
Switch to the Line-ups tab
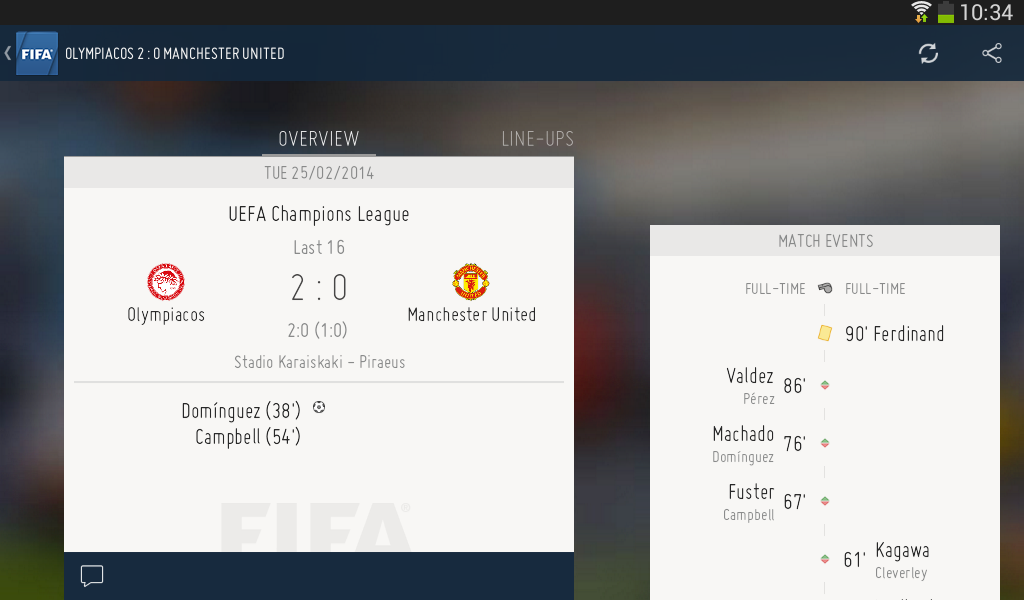tap(537, 139)
